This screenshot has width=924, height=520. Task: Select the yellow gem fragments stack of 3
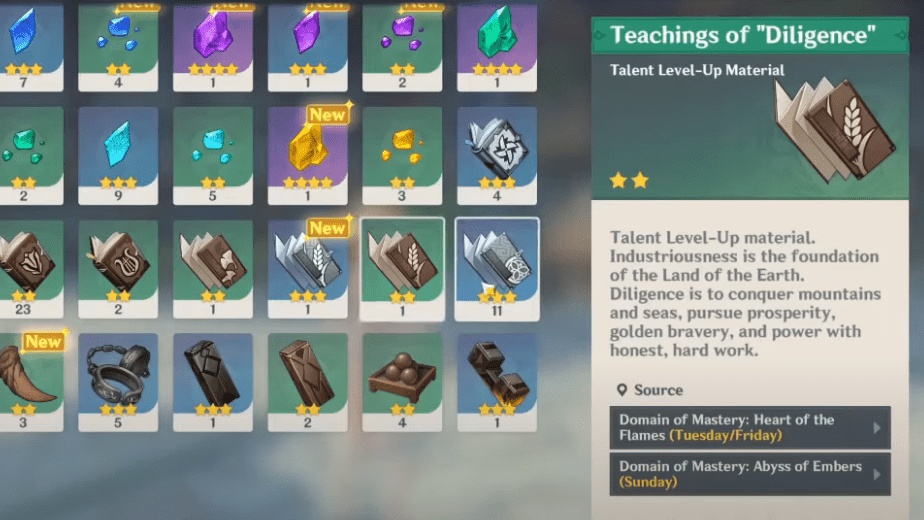tap(402, 154)
